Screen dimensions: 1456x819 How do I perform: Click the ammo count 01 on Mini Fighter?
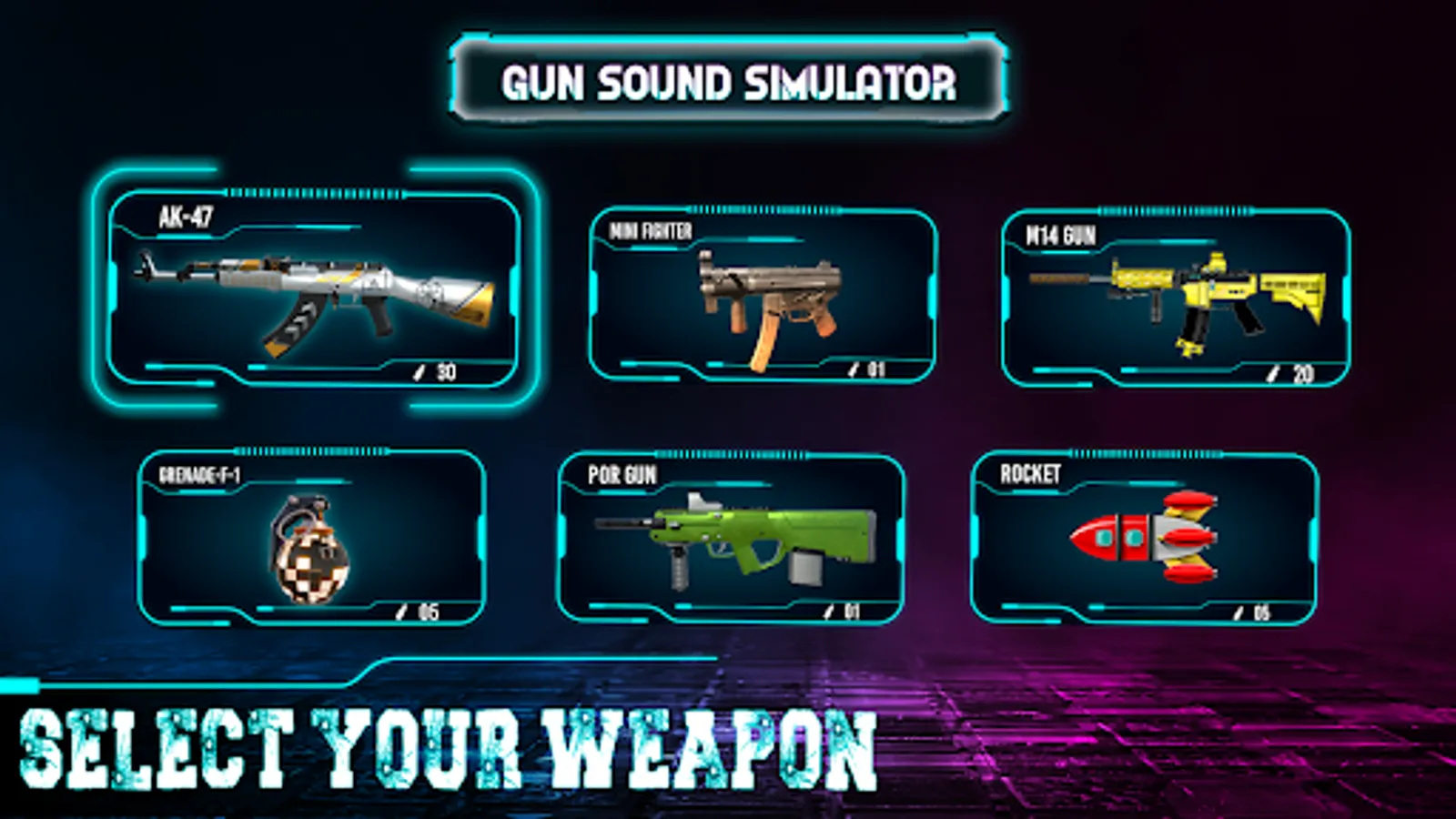[878, 370]
